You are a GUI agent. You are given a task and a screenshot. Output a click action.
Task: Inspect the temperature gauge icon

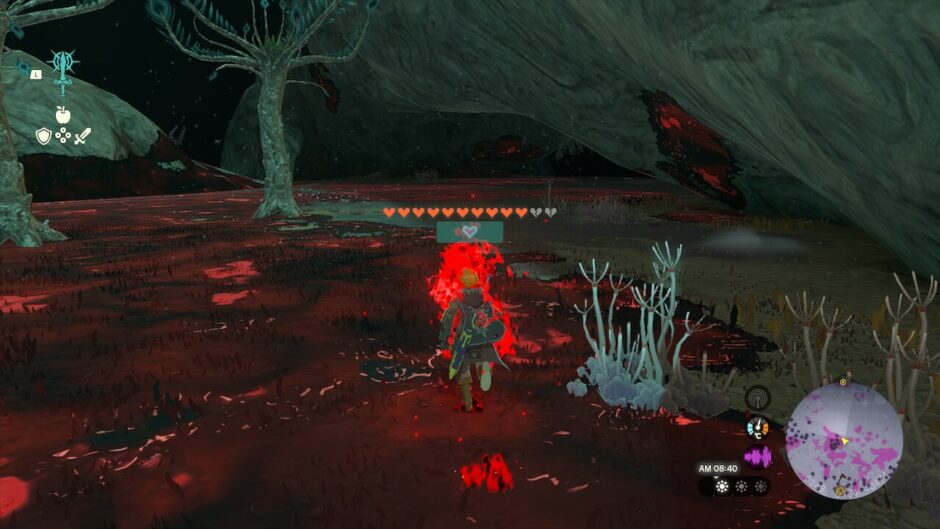click(x=758, y=428)
